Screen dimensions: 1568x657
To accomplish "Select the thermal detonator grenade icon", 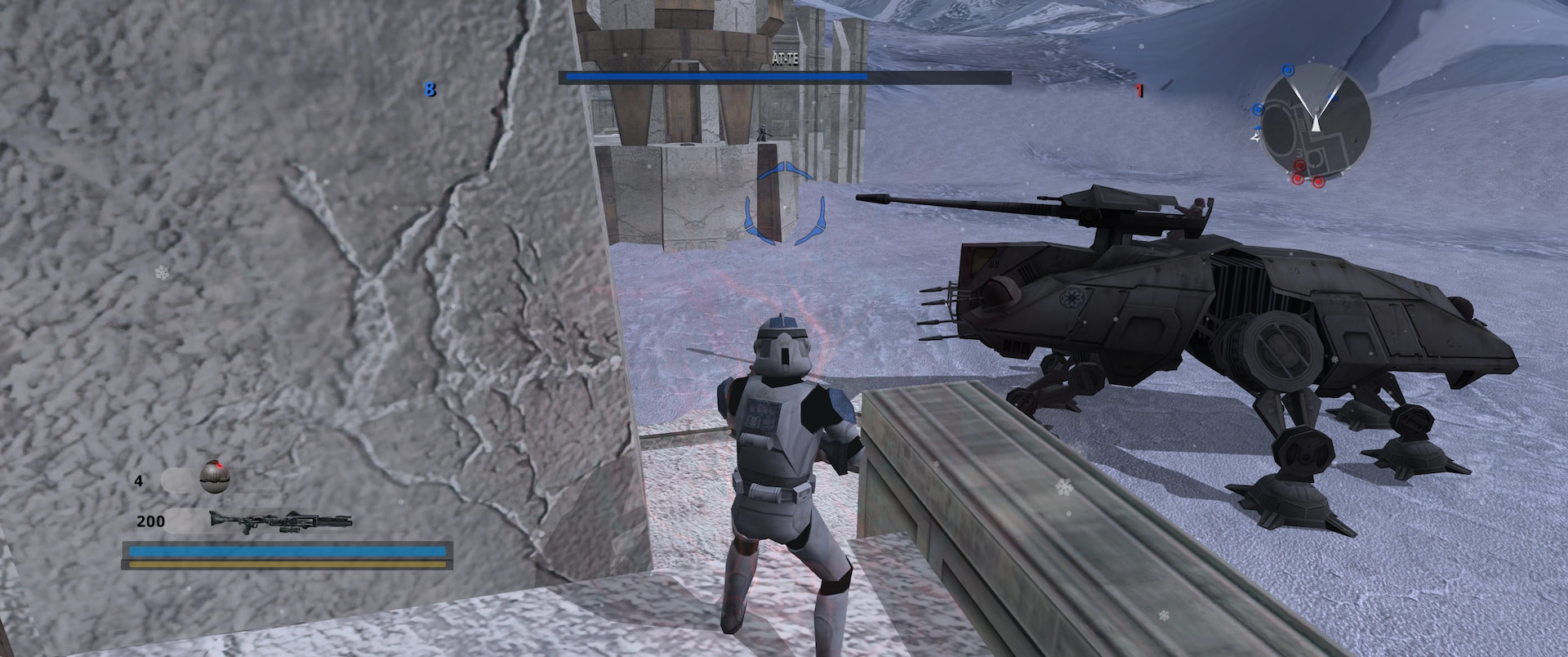I will coord(215,476).
